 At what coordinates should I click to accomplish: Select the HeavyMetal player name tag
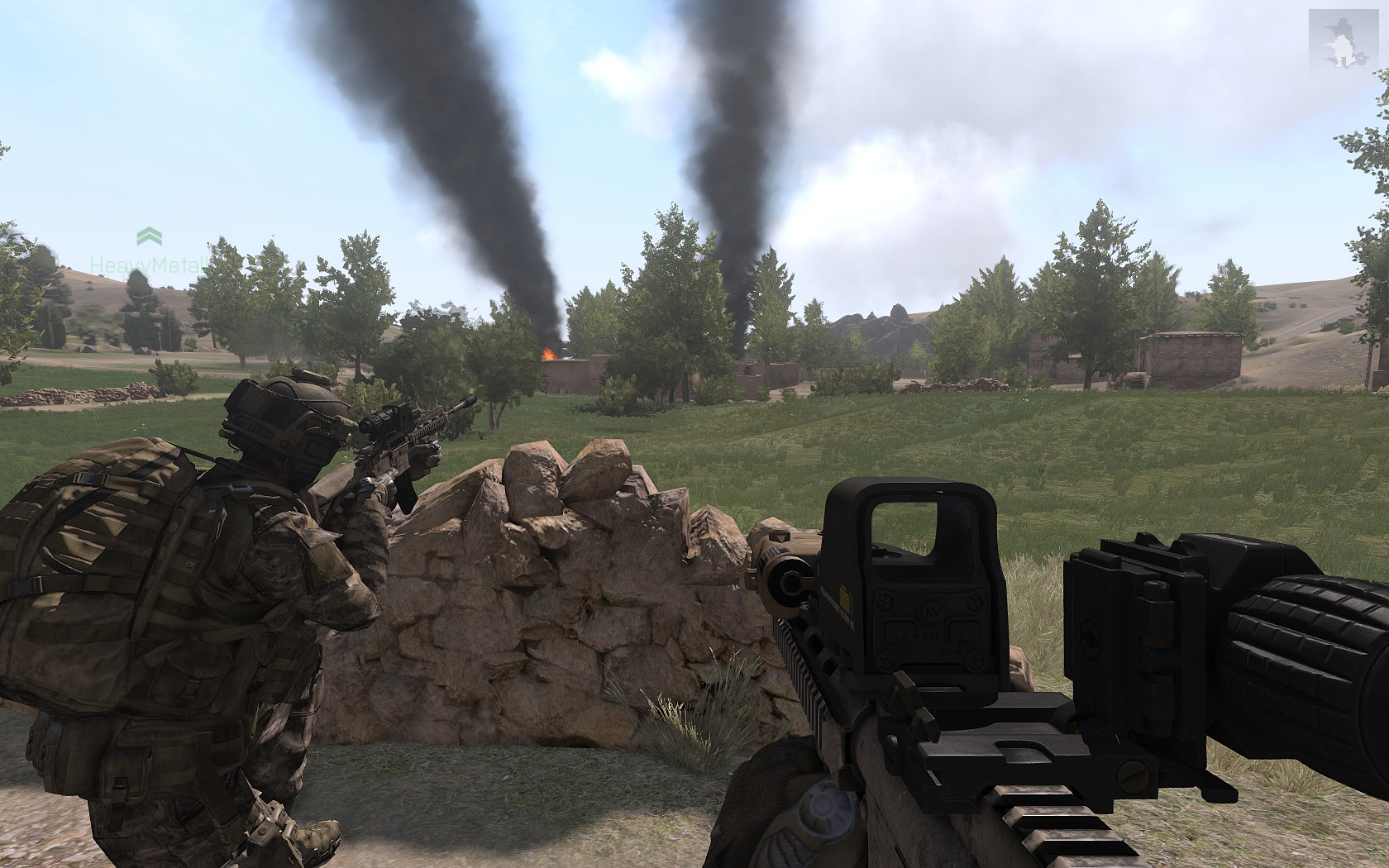tap(147, 265)
